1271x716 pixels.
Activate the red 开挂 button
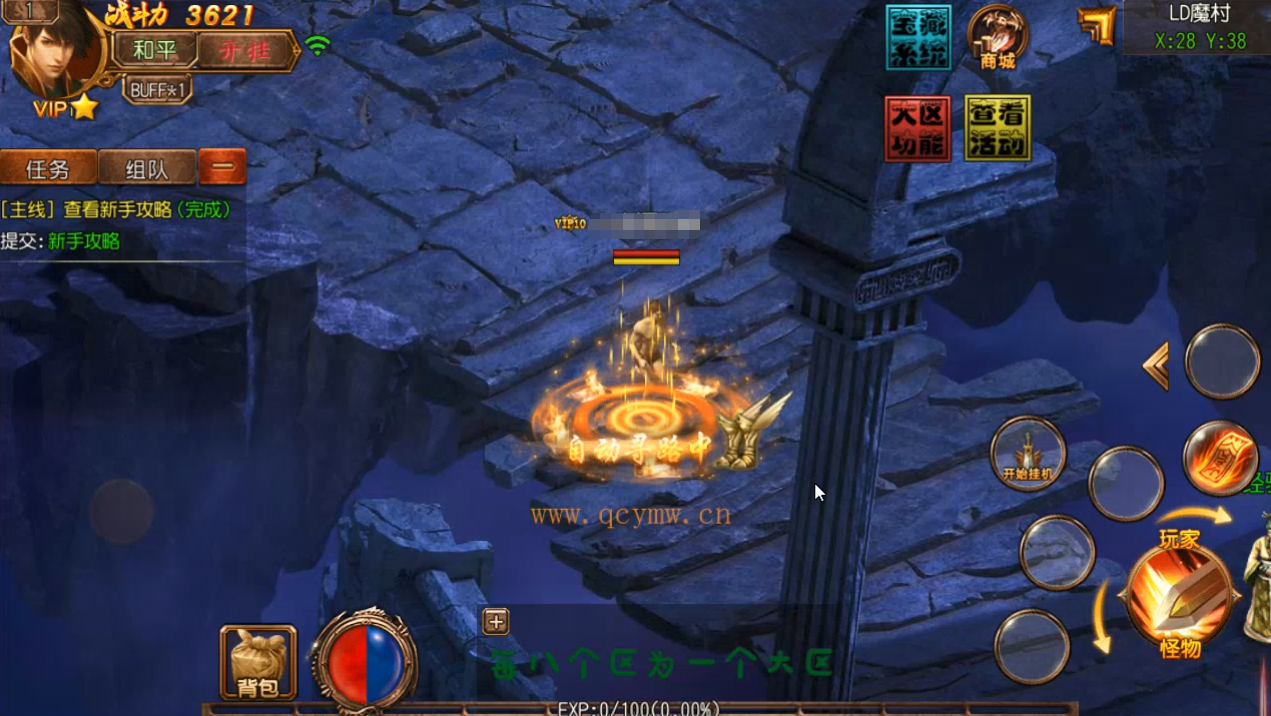point(244,50)
